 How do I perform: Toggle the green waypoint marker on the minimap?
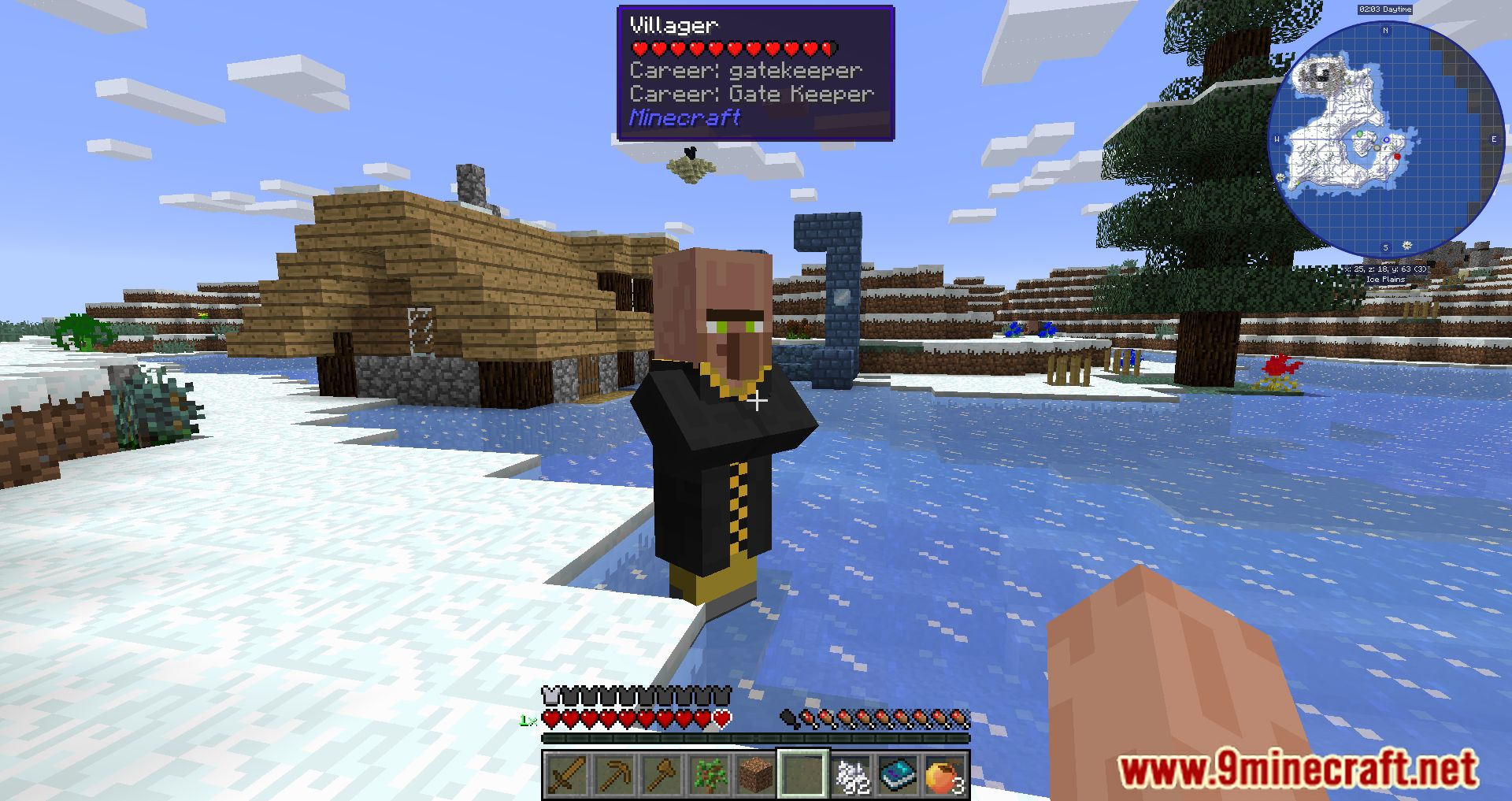pyautogui.click(x=1359, y=135)
